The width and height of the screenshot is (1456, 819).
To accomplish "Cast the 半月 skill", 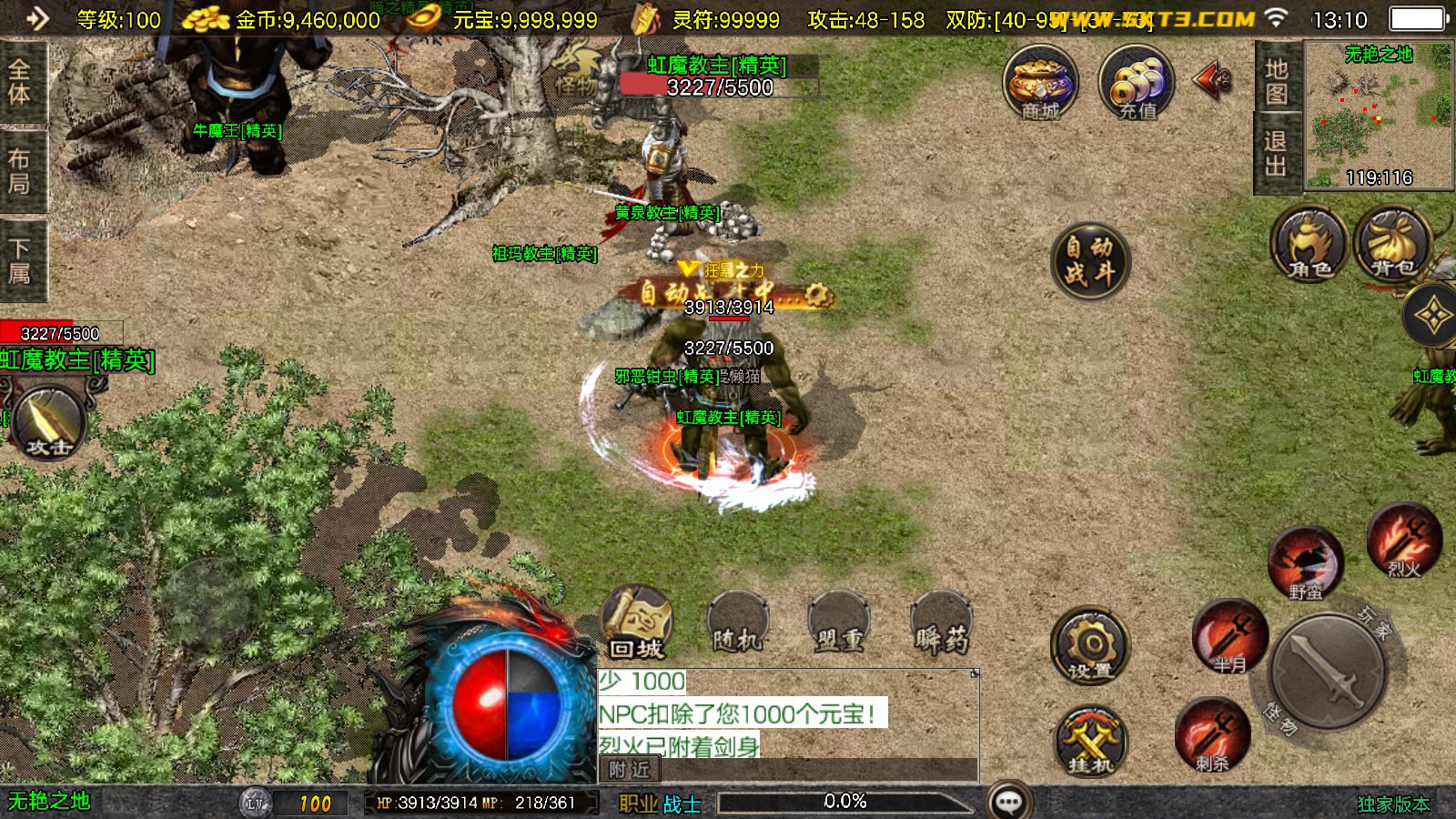I will 1229,636.
